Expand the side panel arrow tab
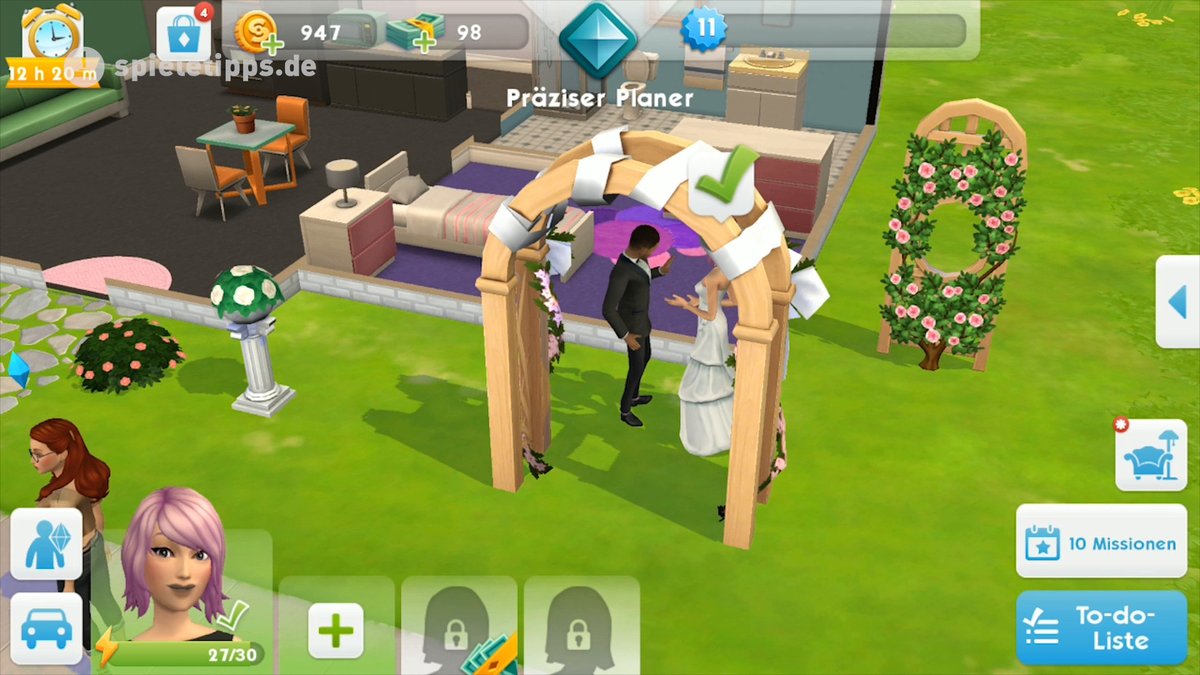Image resolution: width=1200 pixels, height=675 pixels. coord(1180,302)
